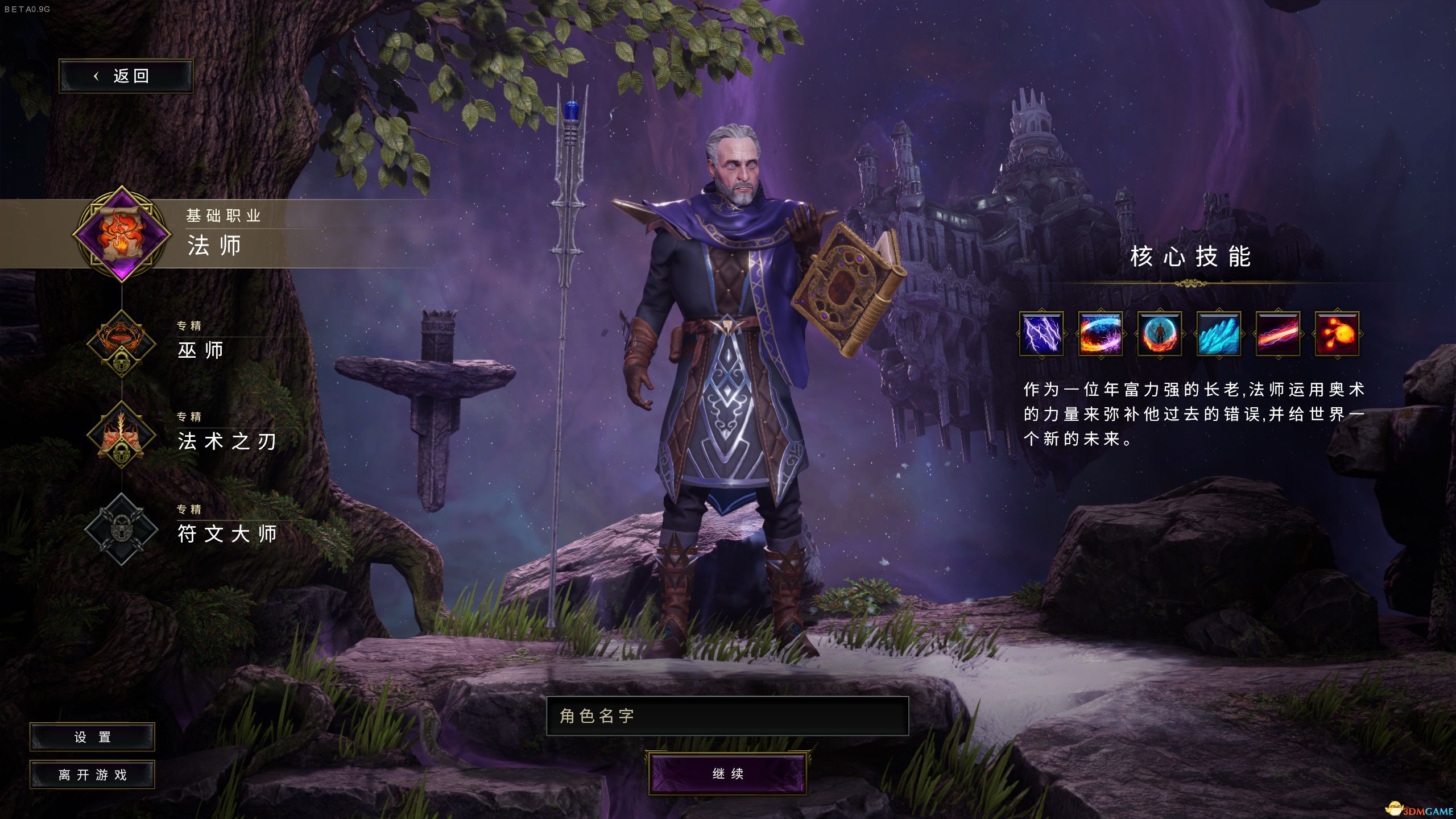Go back with the 返回 button

point(126,76)
